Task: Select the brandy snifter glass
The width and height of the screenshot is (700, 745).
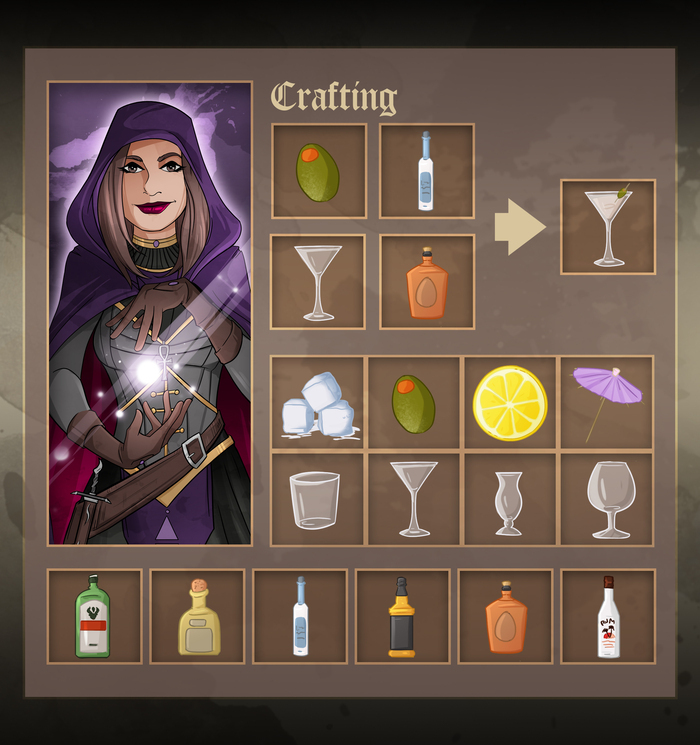Action: tap(606, 499)
